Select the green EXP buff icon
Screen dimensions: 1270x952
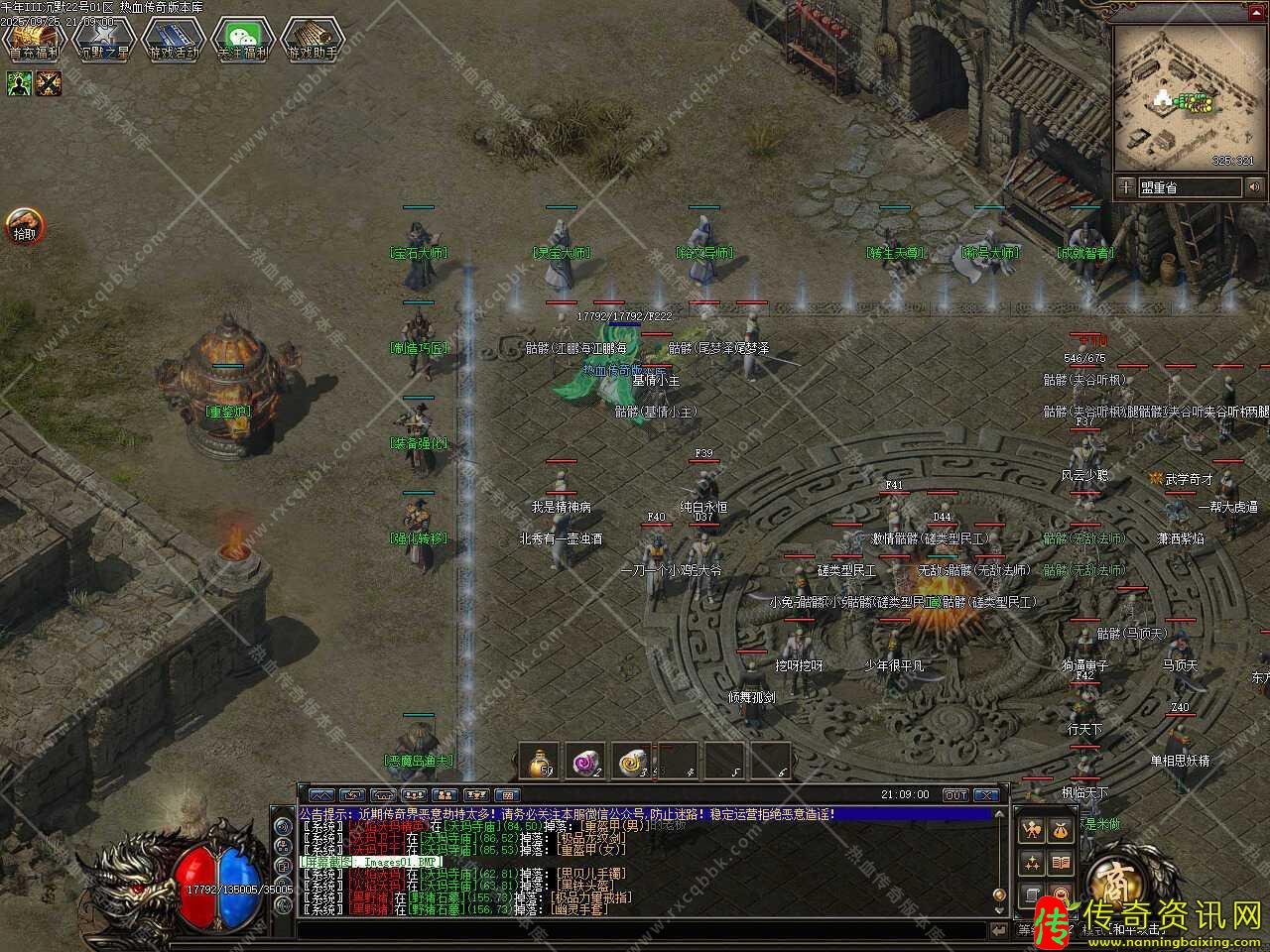click(x=19, y=84)
